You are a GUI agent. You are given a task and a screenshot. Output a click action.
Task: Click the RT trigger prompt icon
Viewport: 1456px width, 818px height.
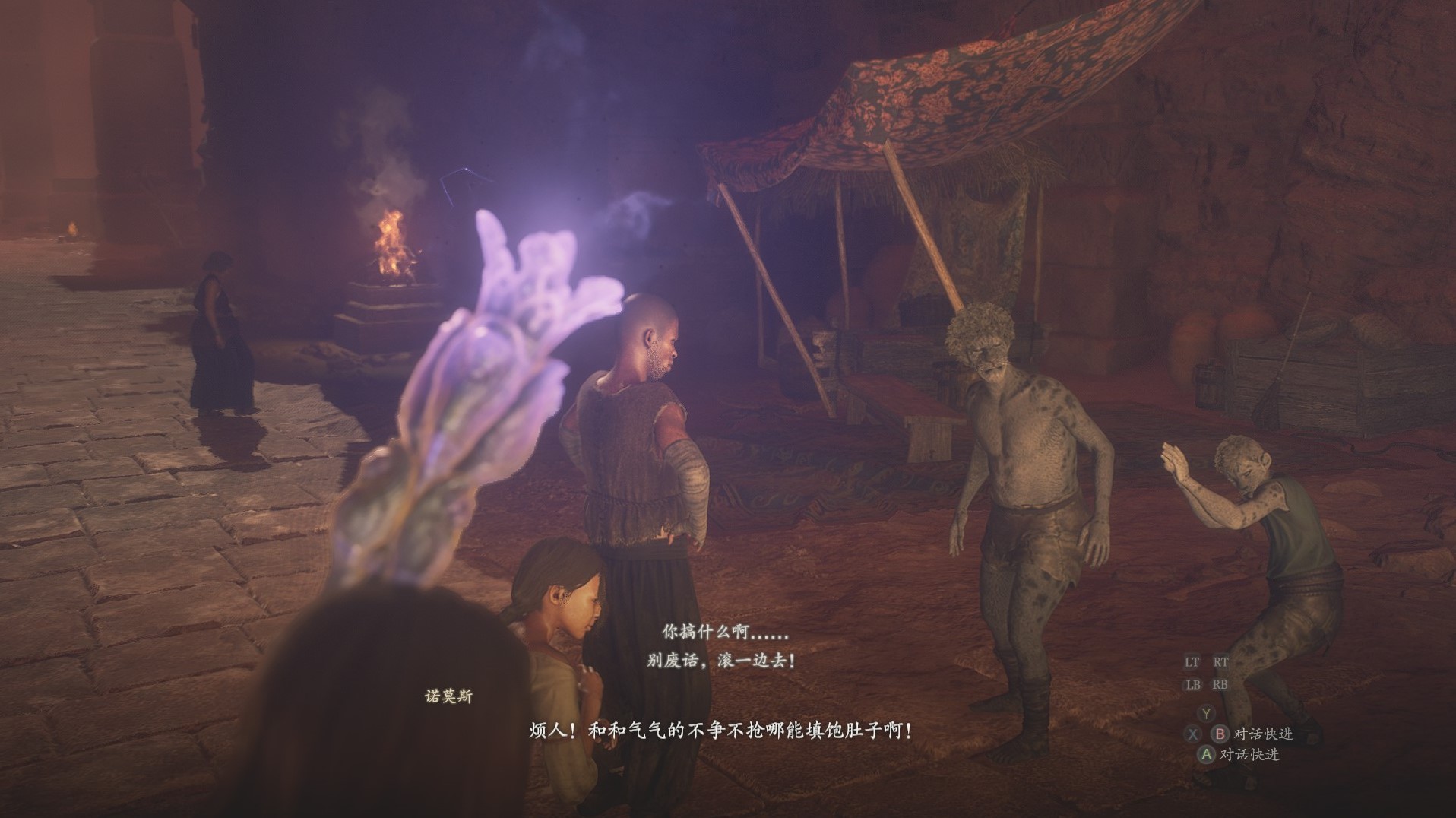pos(1221,661)
